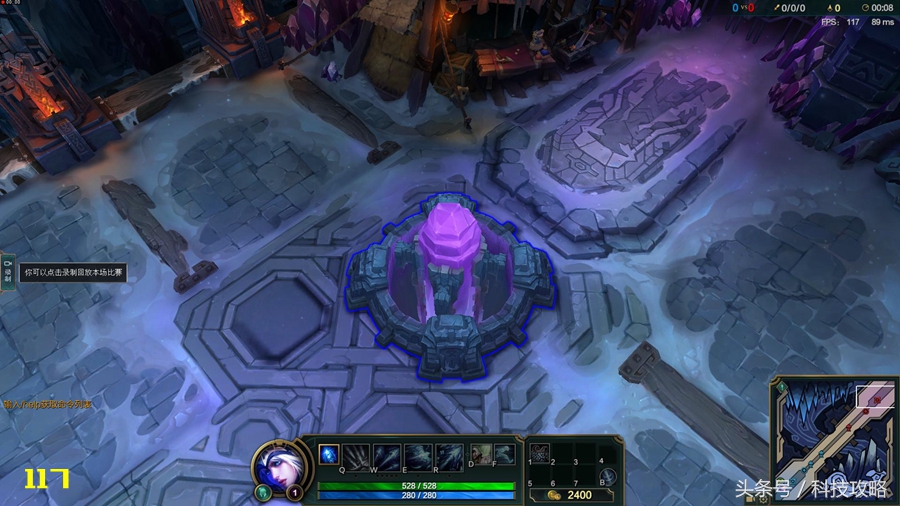900x506 pixels.
Task: Click the level 1 badge by the portrait
Action: point(295,492)
